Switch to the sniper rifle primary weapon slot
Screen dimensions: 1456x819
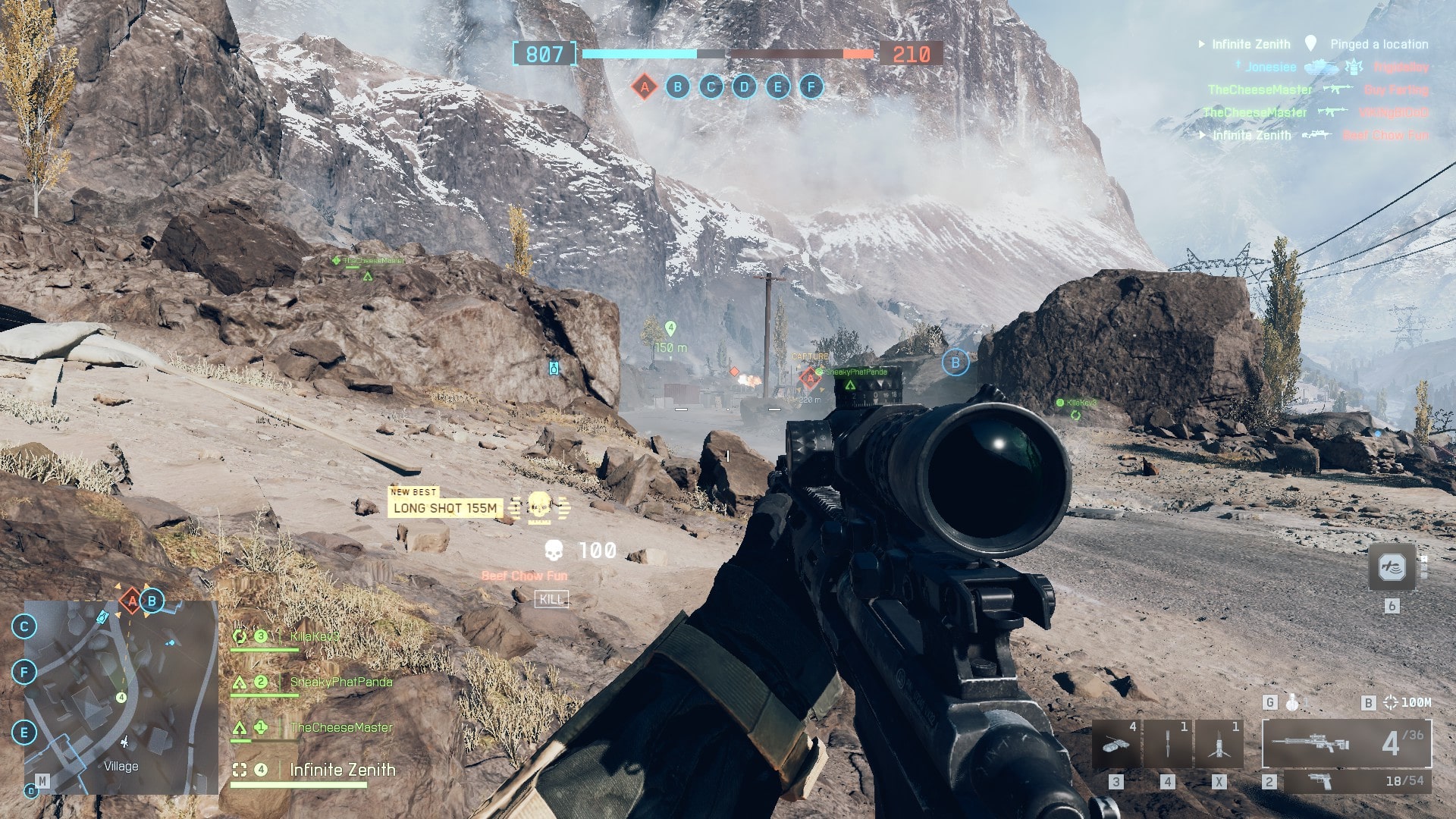[x=1346, y=744]
